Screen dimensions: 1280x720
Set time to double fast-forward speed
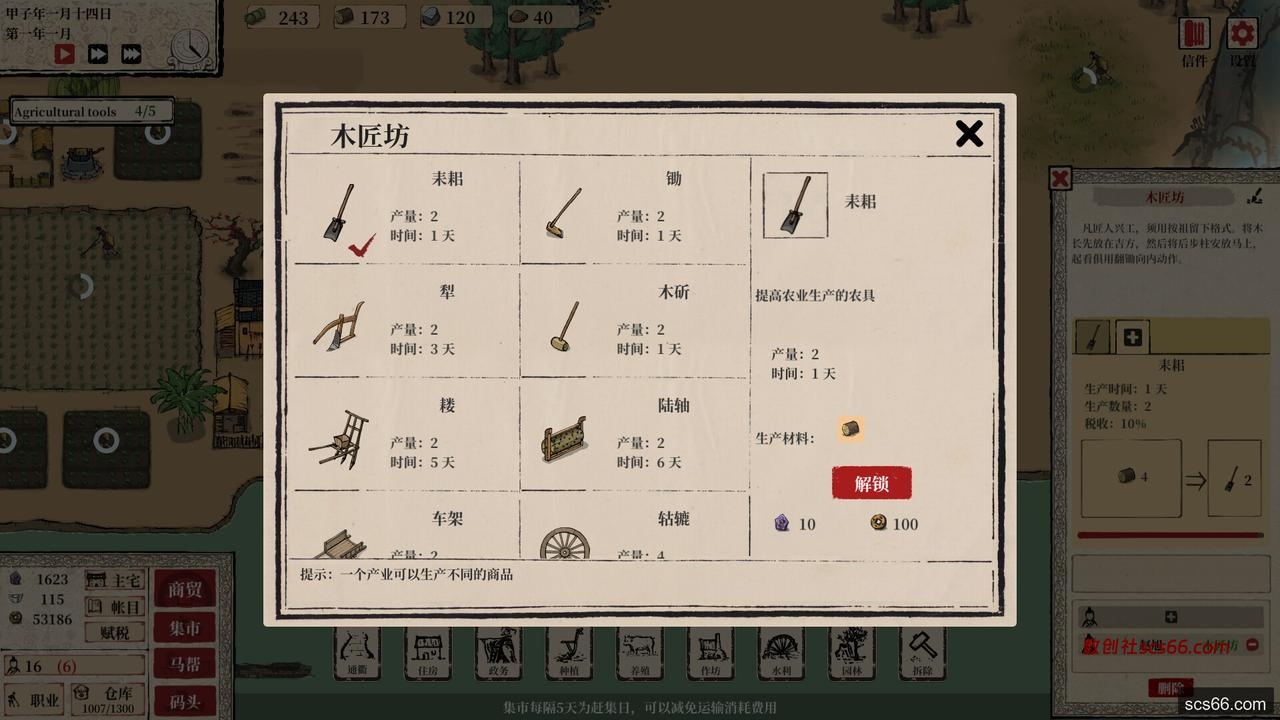(98, 54)
